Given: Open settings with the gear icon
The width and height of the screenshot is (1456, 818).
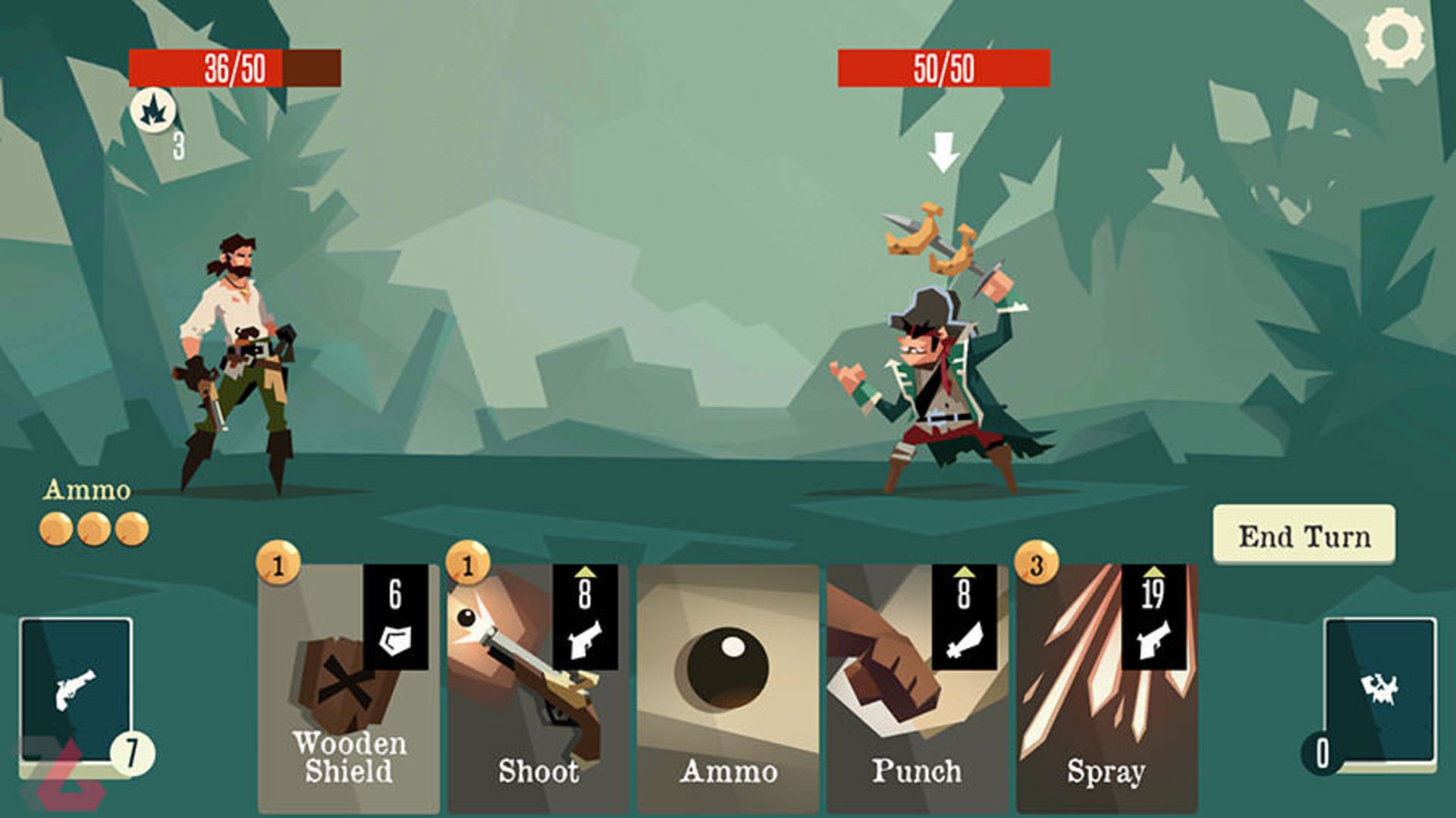Looking at the screenshot, I should (x=1394, y=38).
